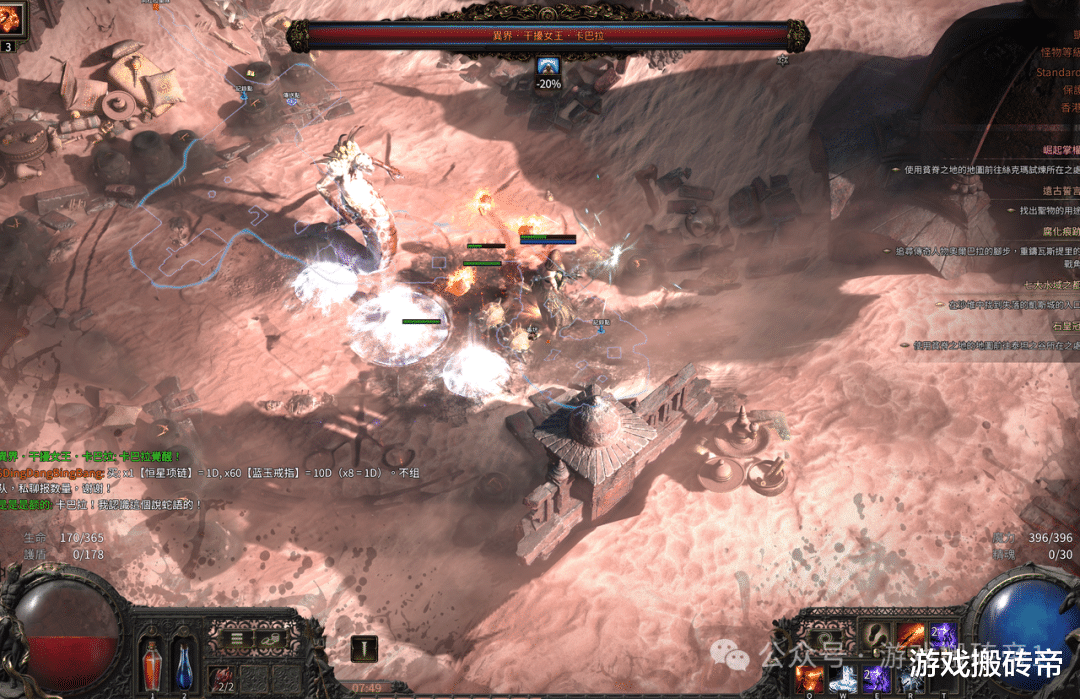Activate the footprints movement skill

pos(879,635)
